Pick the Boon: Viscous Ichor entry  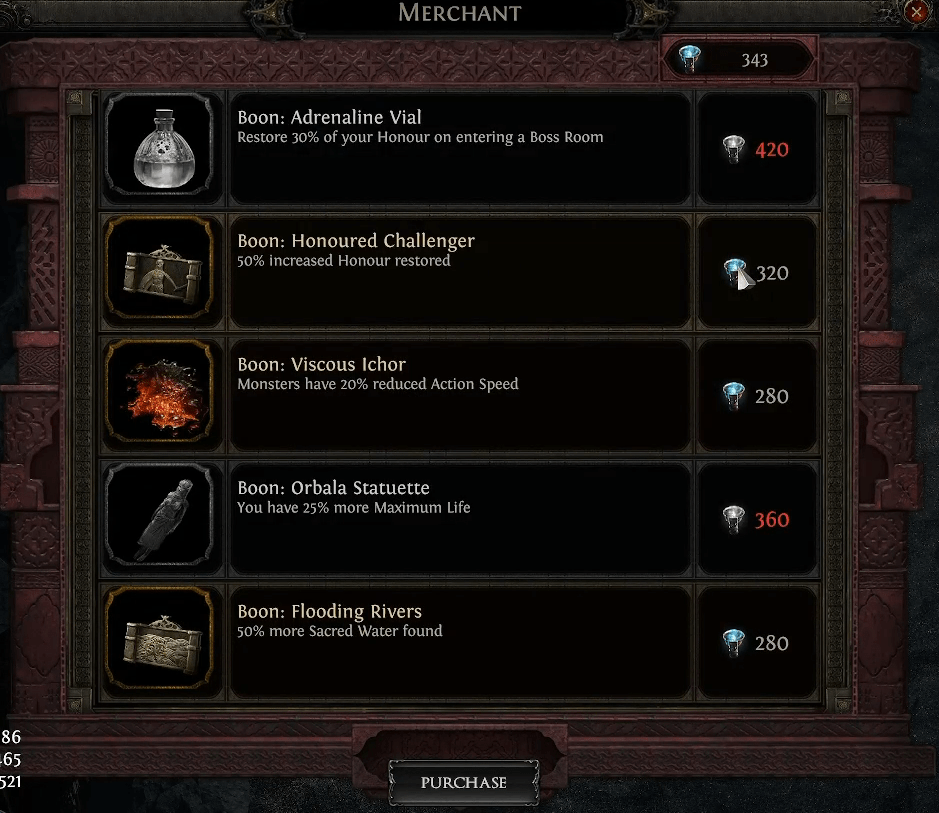pyautogui.click(x=460, y=395)
